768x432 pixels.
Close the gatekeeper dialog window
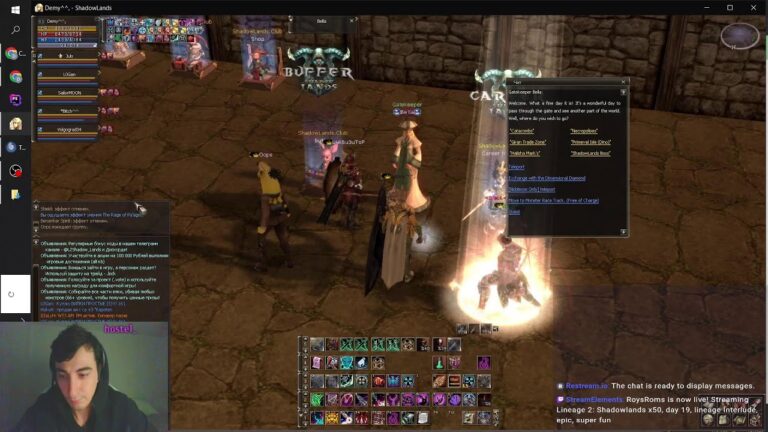(x=624, y=82)
